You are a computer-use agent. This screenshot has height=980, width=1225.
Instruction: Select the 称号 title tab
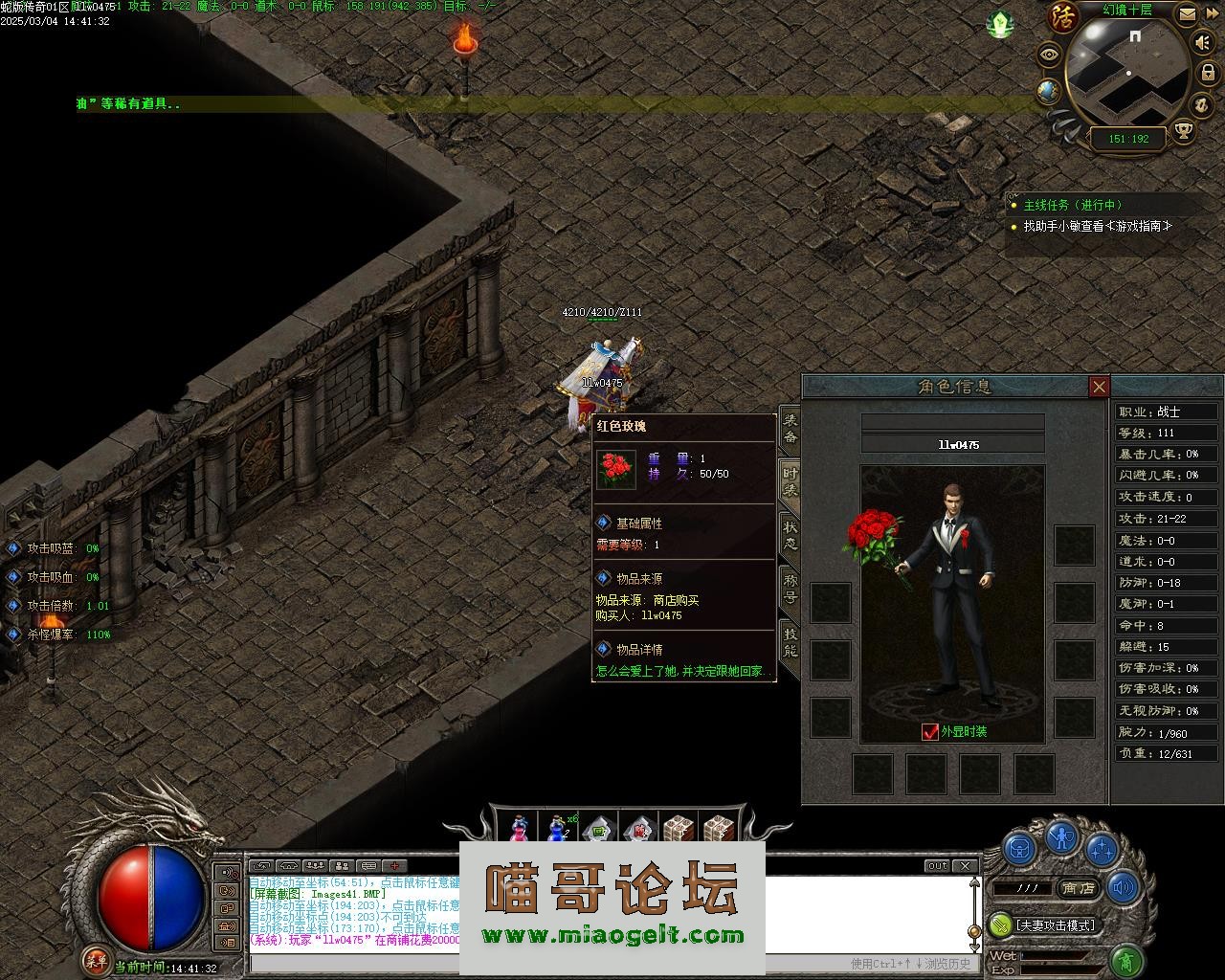coord(790,588)
